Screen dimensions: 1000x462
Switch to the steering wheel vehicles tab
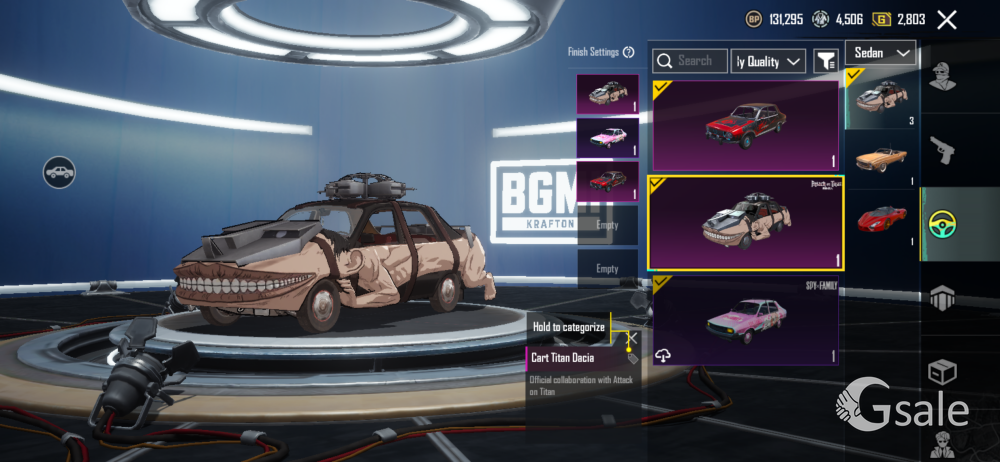click(x=943, y=224)
